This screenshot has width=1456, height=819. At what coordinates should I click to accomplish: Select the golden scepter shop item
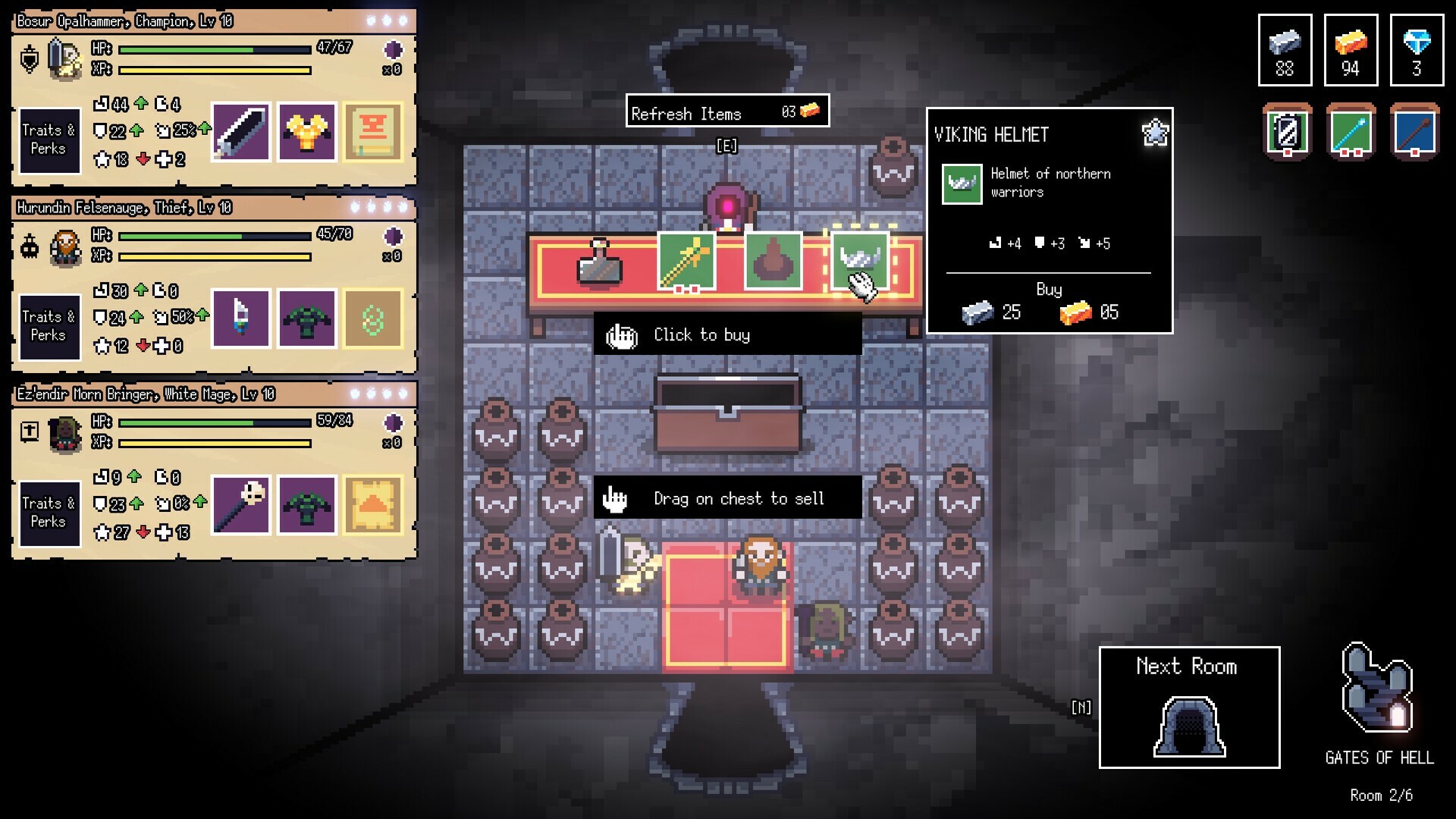point(686,262)
